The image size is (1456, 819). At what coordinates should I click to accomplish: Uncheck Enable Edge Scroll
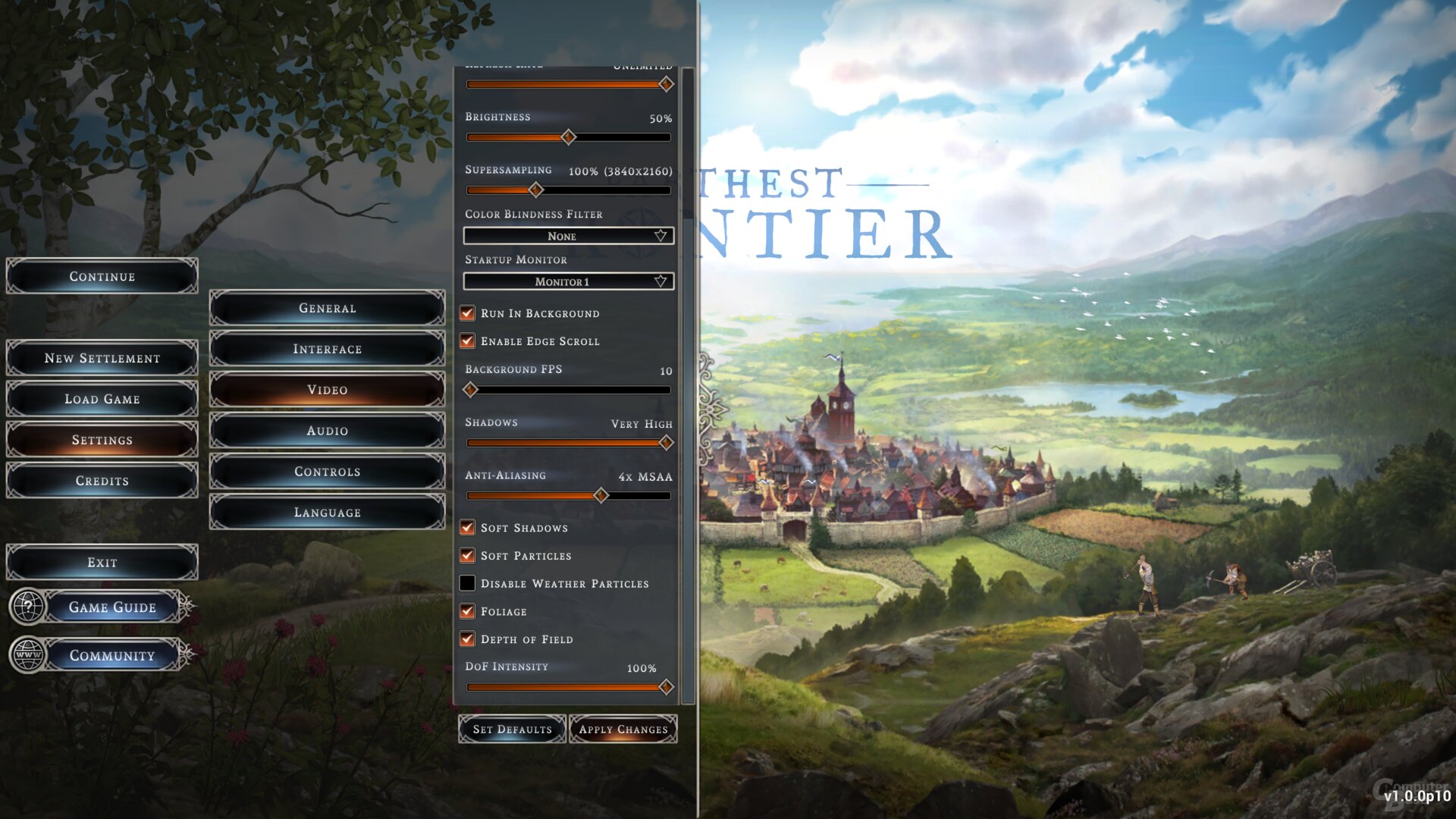[468, 341]
